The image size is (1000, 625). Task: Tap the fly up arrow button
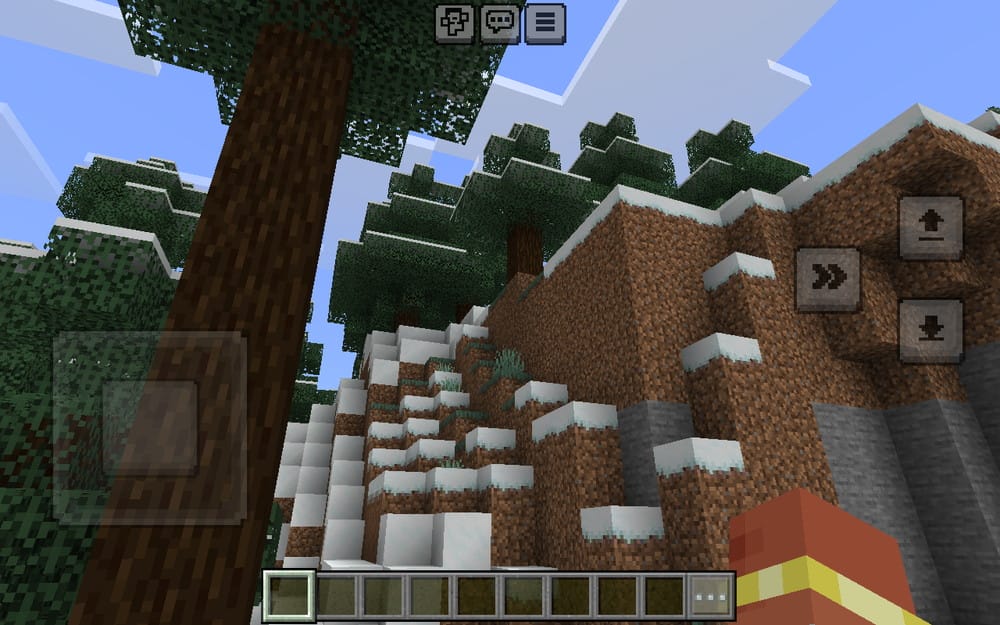(931, 229)
